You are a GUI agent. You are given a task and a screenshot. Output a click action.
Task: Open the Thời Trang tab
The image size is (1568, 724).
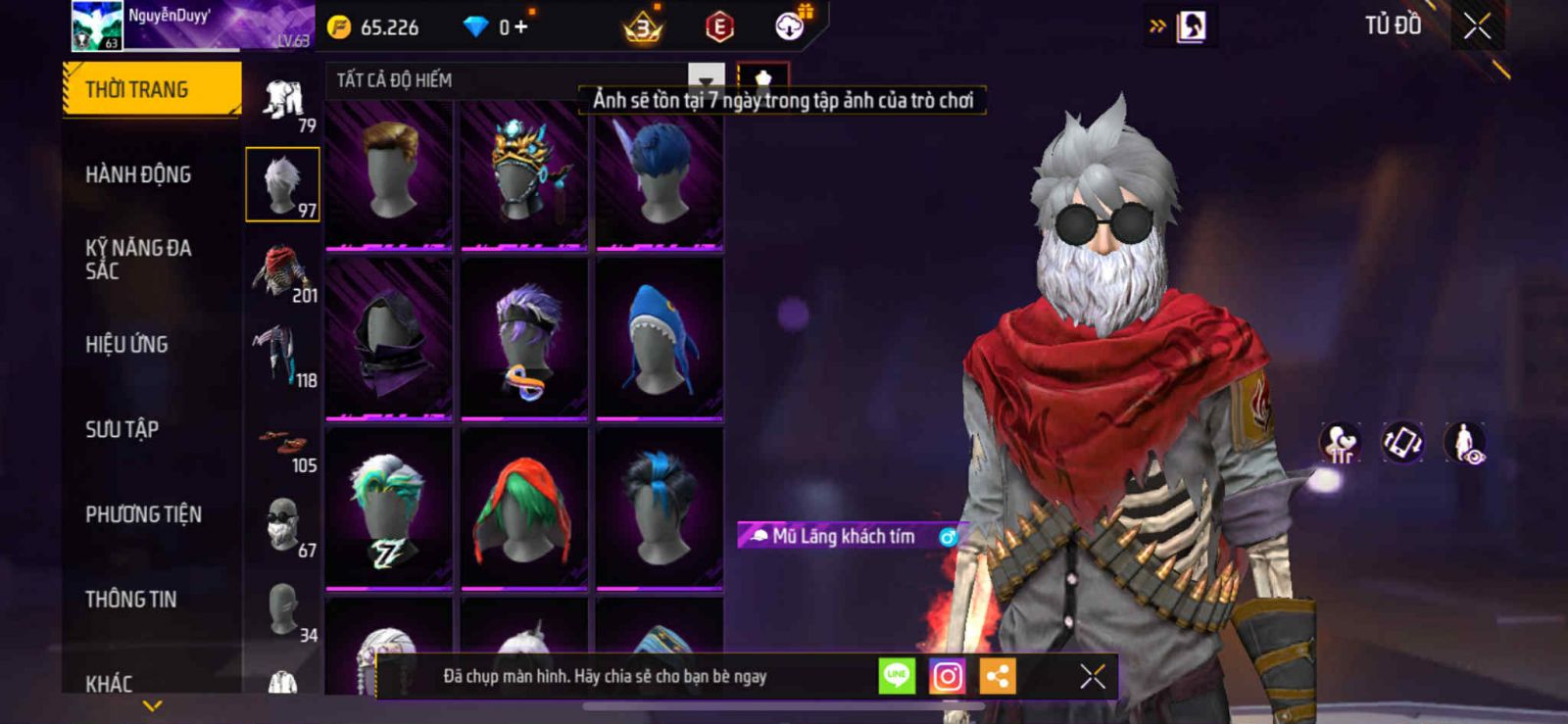click(x=151, y=90)
